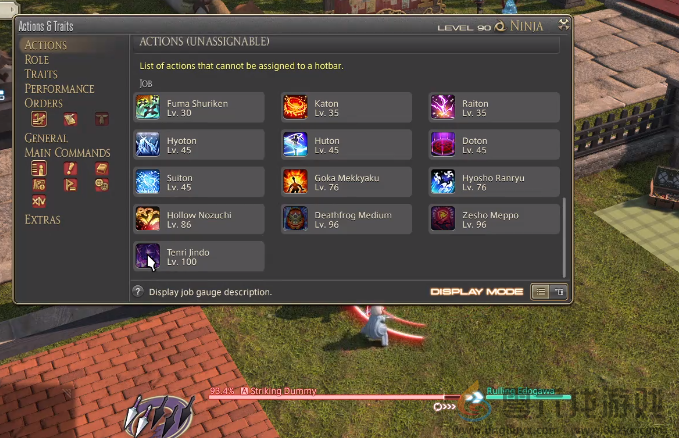Pick the Huton action entry
The image size is (679, 438).
click(x=346, y=145)
